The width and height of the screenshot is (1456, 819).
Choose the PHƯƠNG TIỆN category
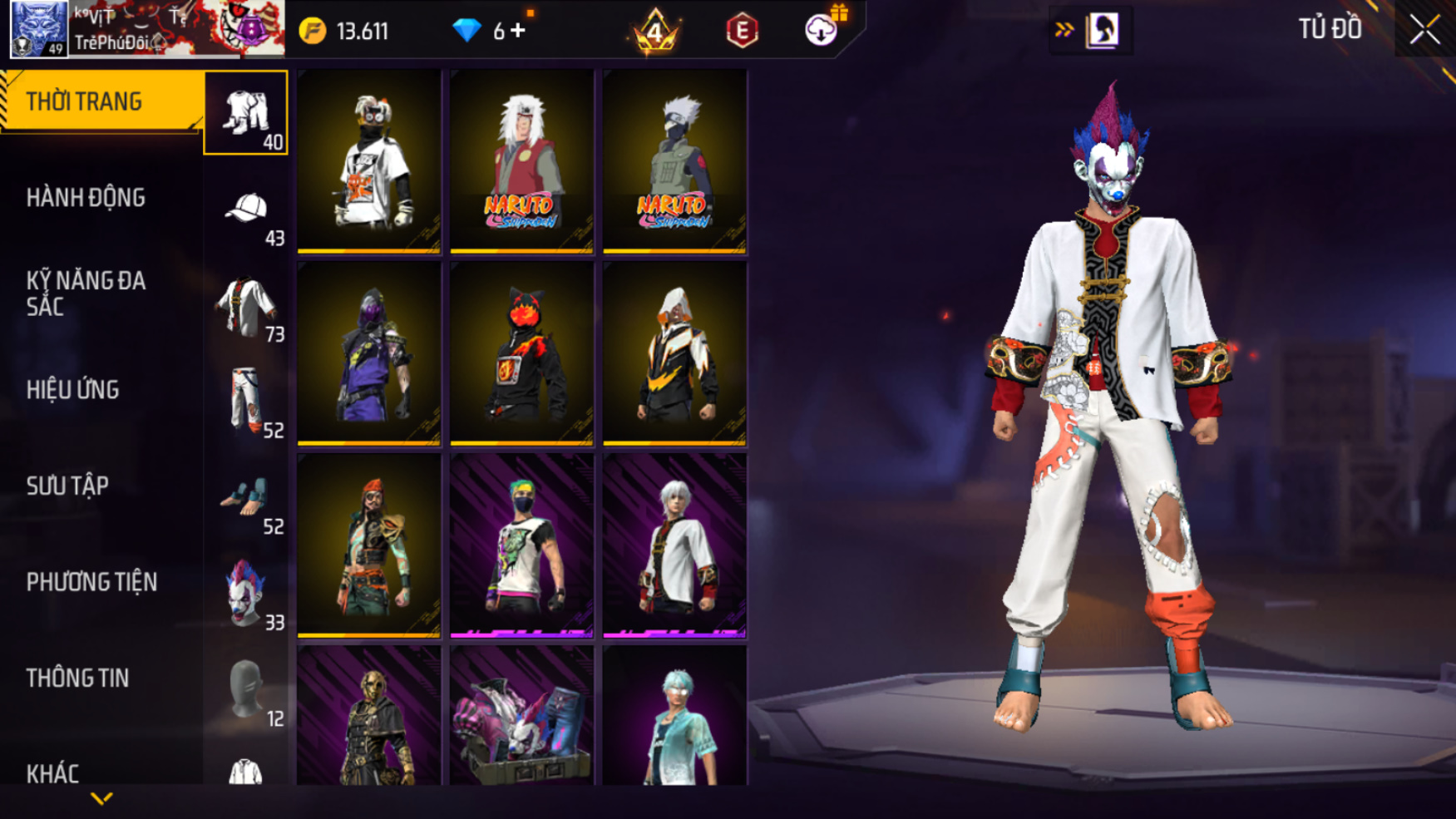pyautogui.click(x=91, y=582)
